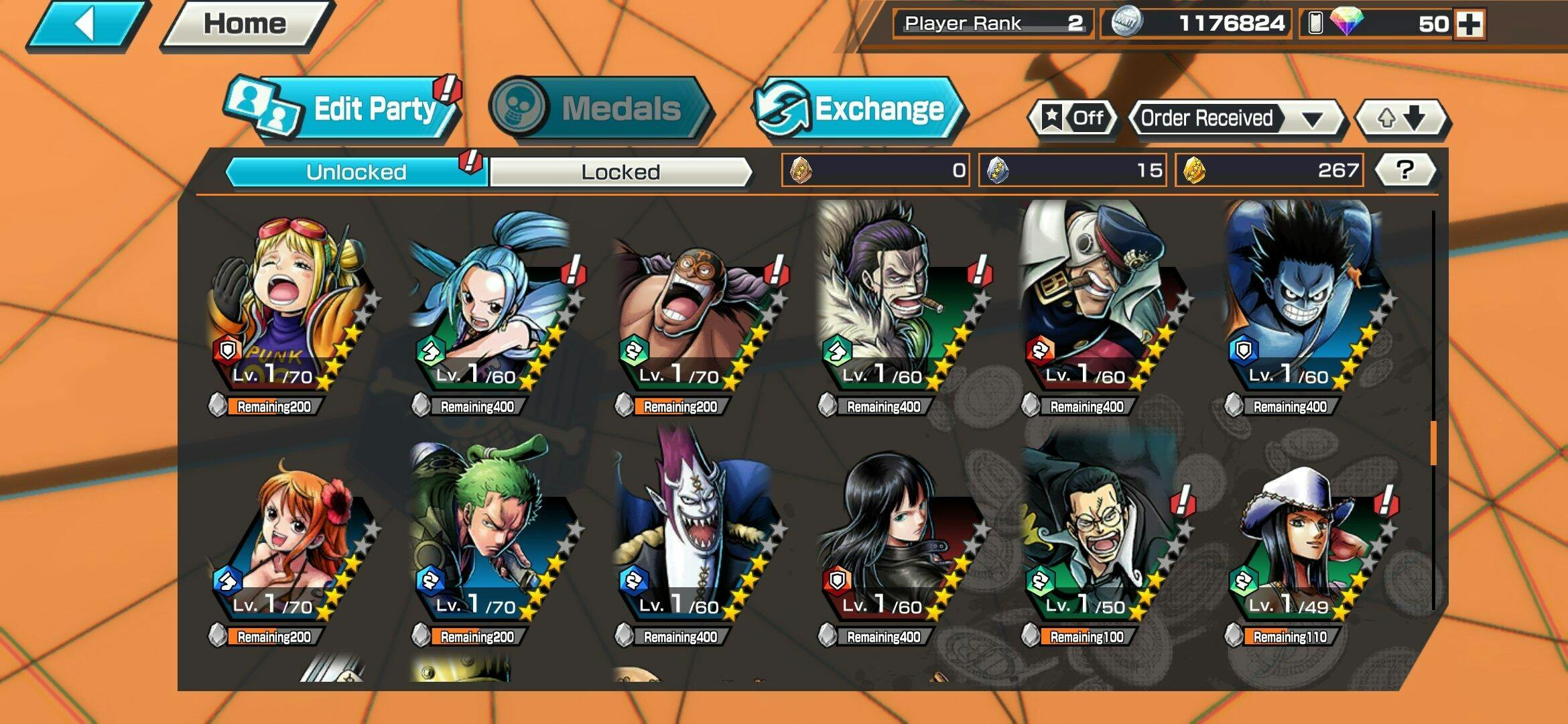This screenshot has width=1568, height=724.
Task: Select the Unlocked characters tab
Action: tap(356, 172)
